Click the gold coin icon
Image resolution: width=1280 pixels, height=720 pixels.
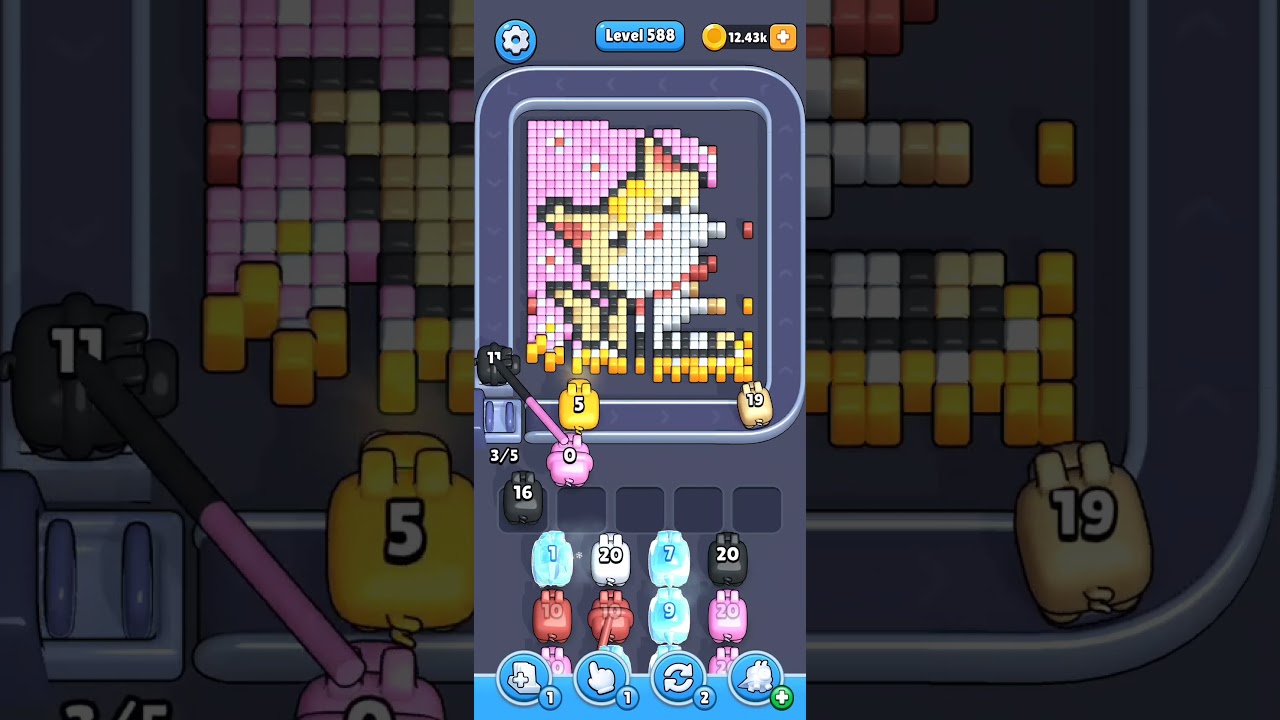(x=714, y=36)
